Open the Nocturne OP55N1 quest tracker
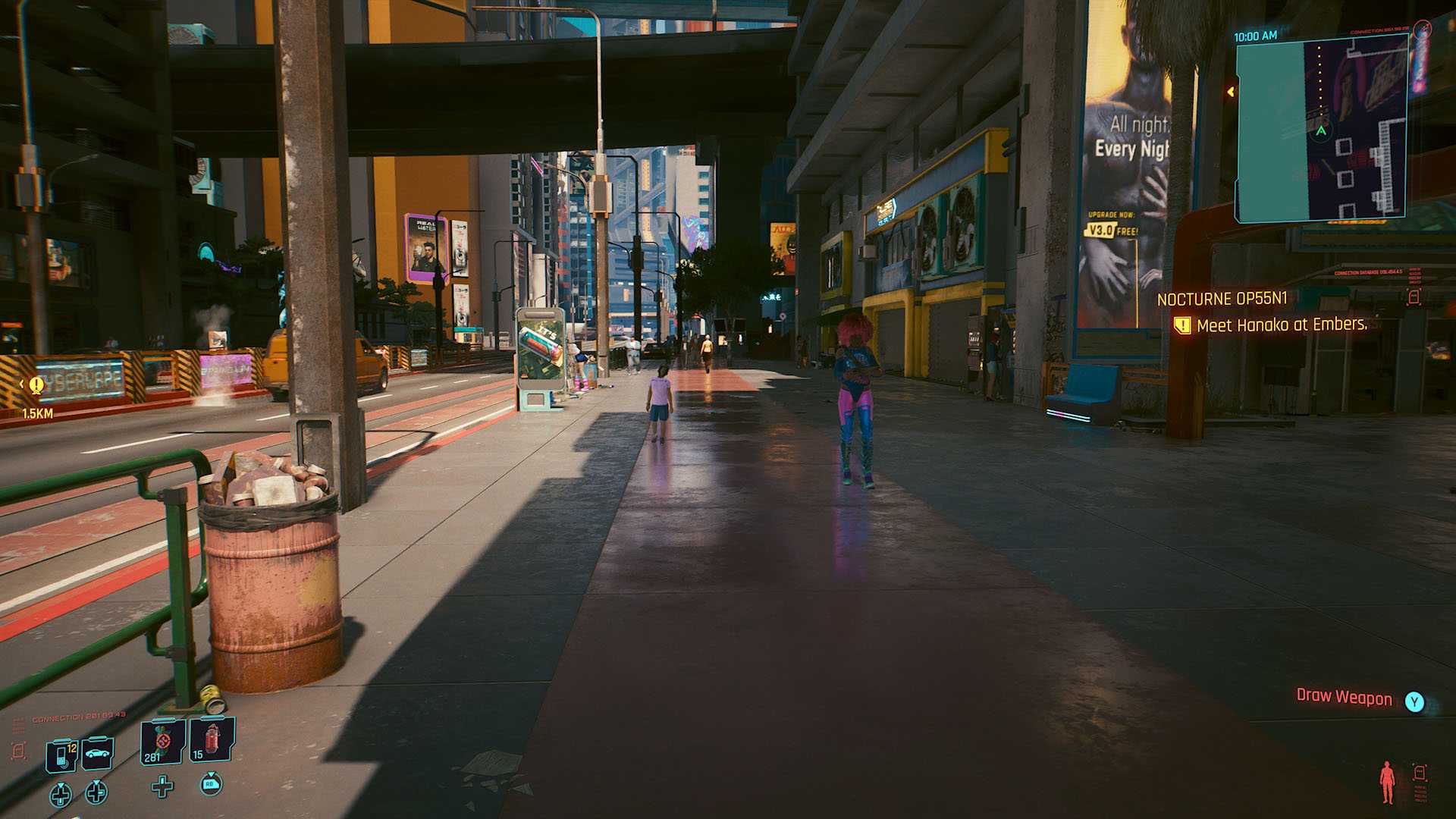Screen dimensions: 1456x819 (1222, 299)
